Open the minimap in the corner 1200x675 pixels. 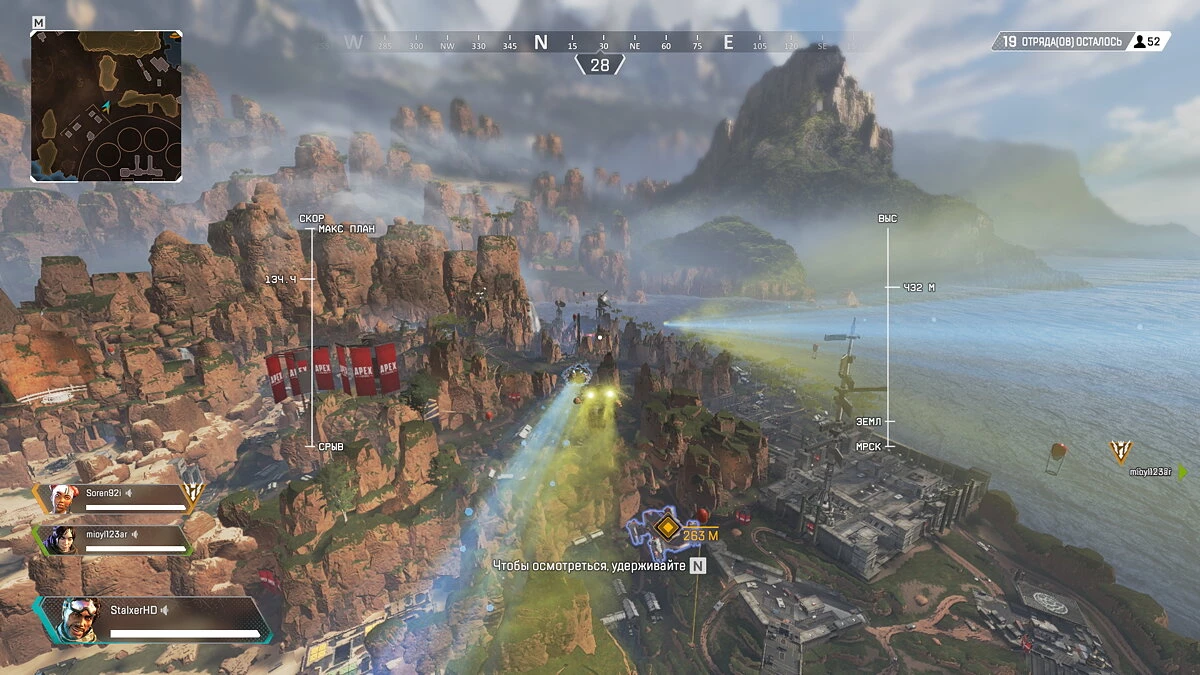coord(106,106)
